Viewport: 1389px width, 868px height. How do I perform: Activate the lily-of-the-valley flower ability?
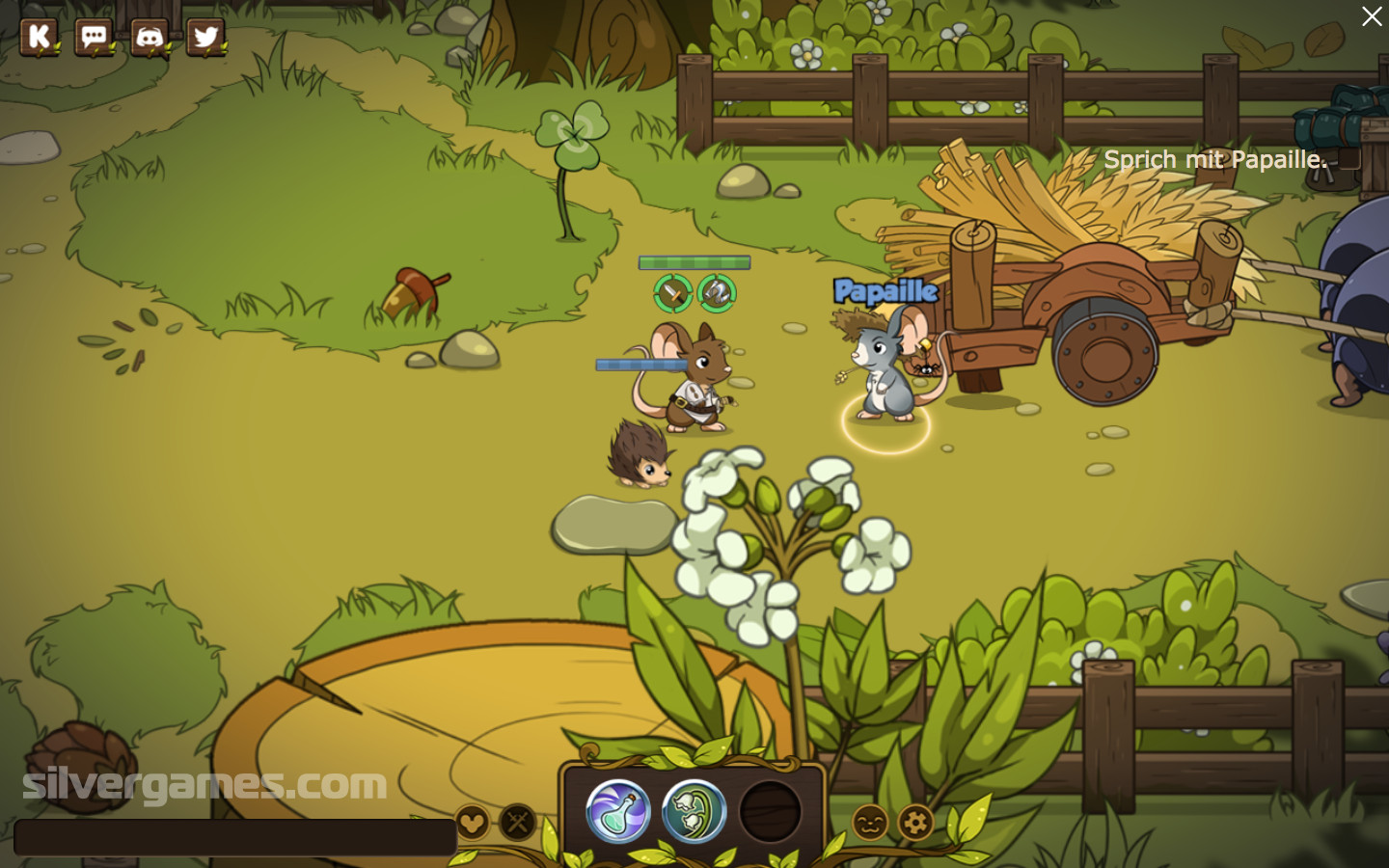(x=694, y=811)
